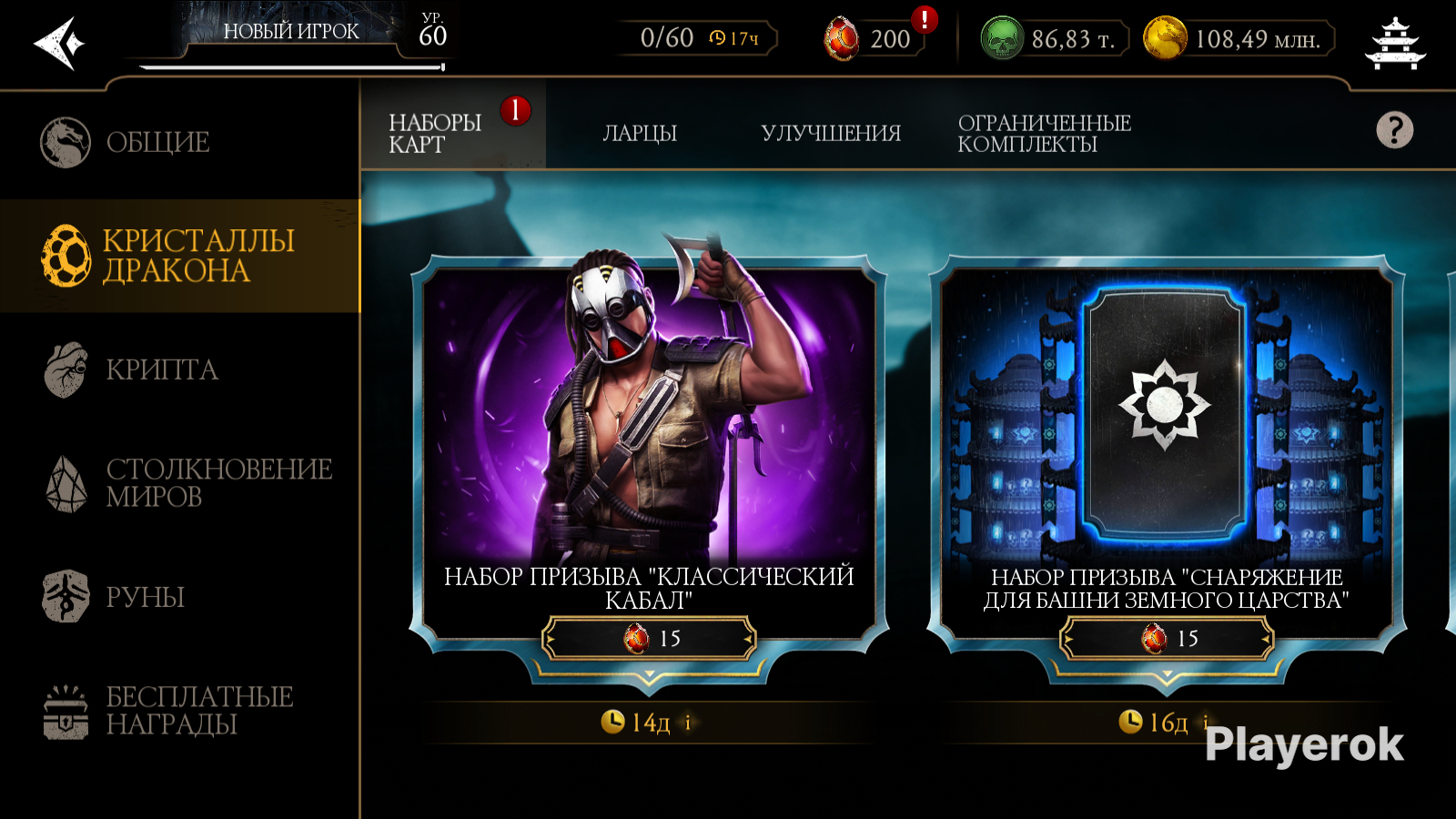The image size is (1456, 819).
Task: Switch to the Наборы Карт tab
Action: pyautogui.click(x=435, y=133)
